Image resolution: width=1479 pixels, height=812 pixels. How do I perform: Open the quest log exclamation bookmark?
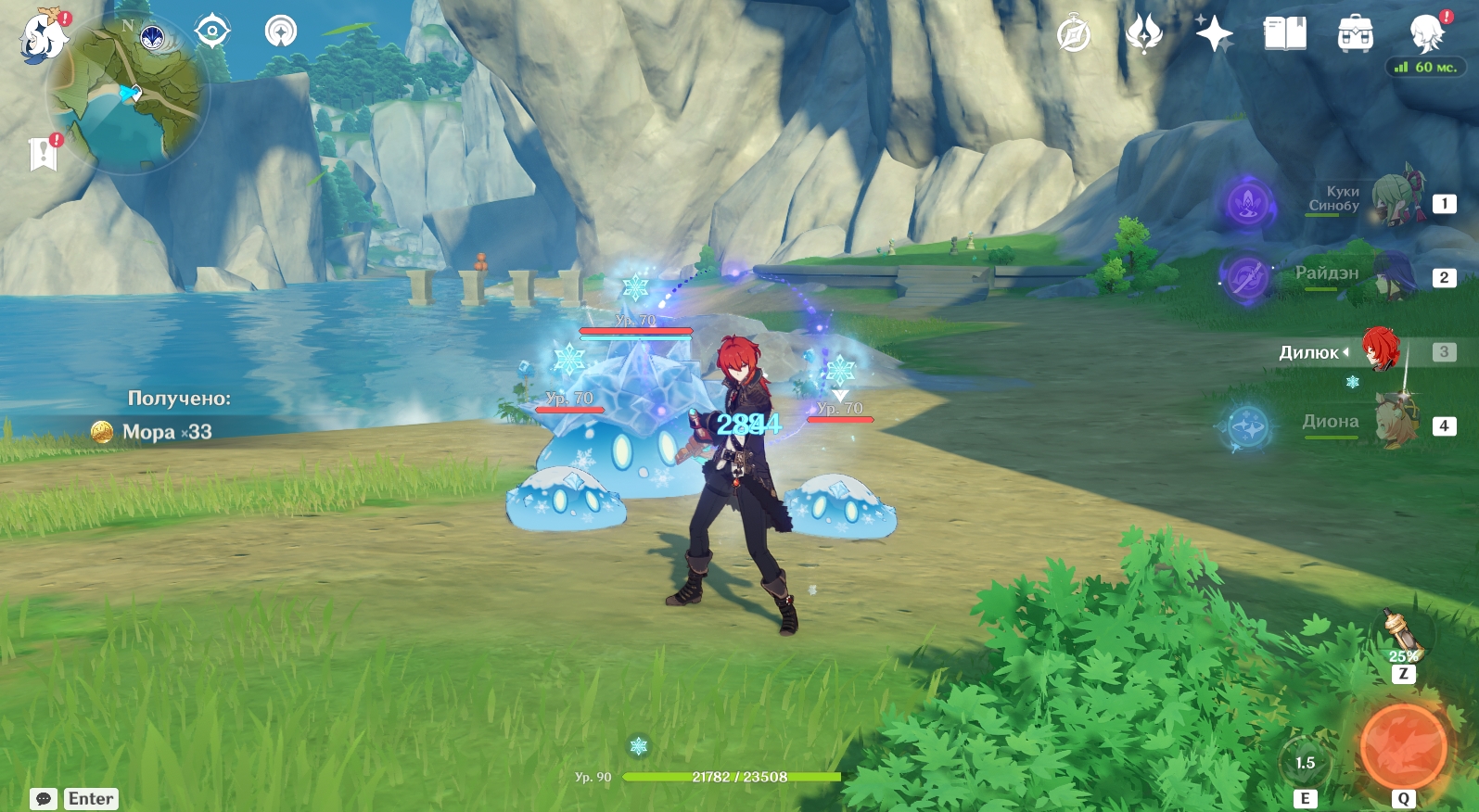coord(44,154)
